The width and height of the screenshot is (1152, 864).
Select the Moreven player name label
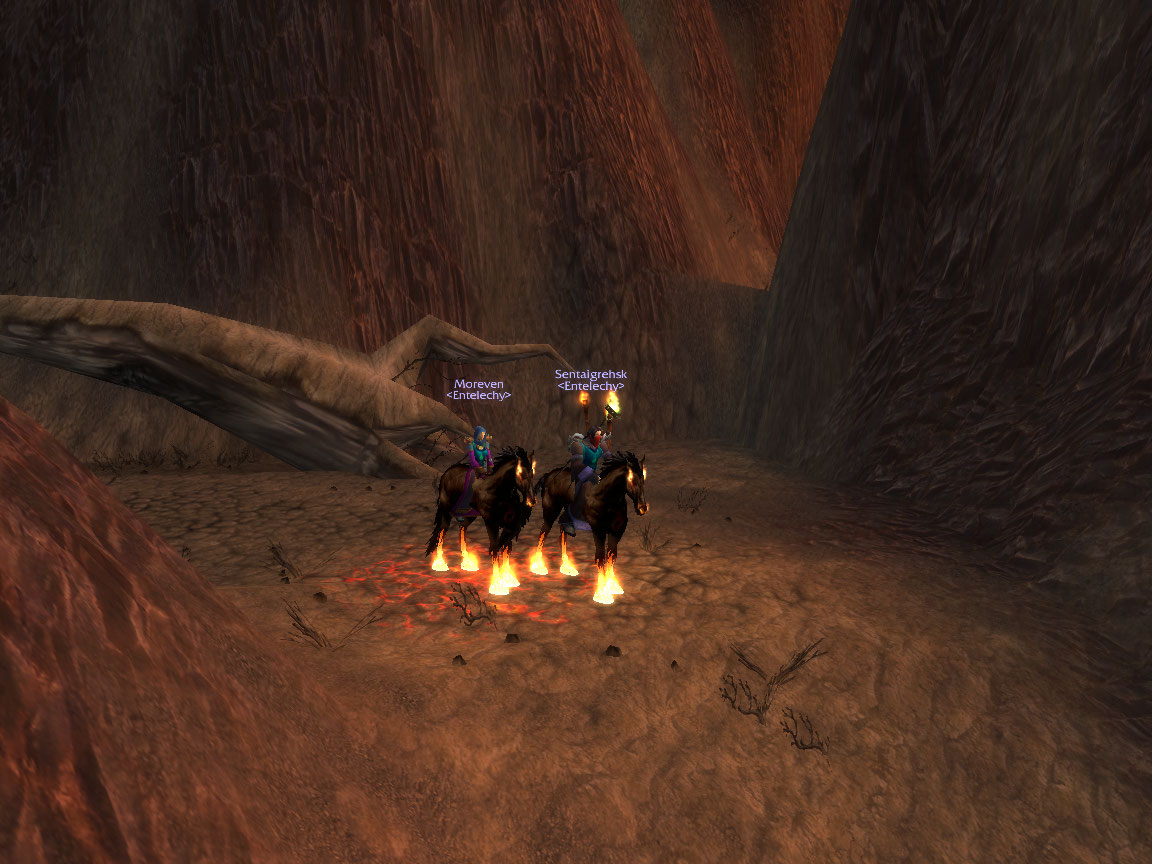tap(478, 384)
